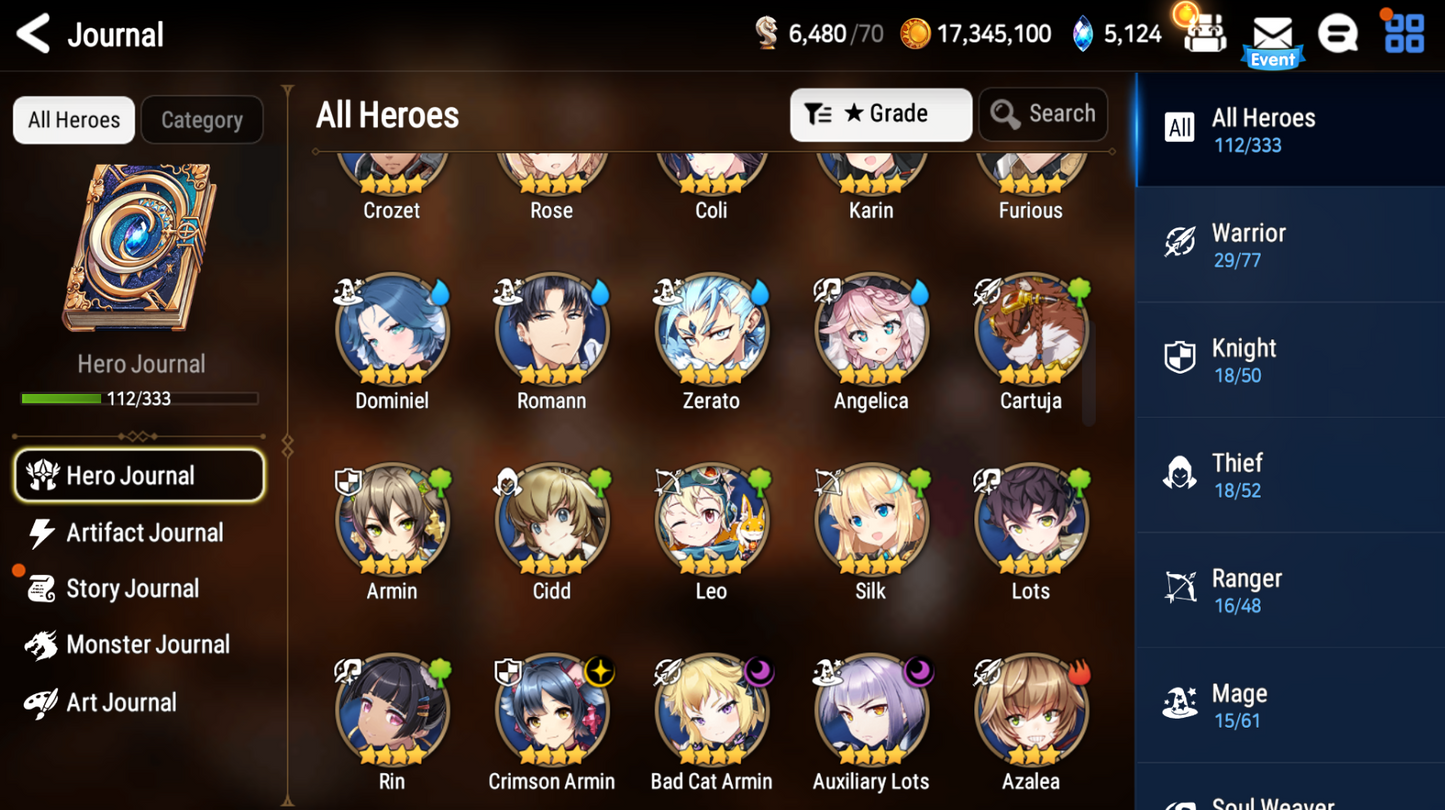Open the blue grid menu icon

[1404, 33]
